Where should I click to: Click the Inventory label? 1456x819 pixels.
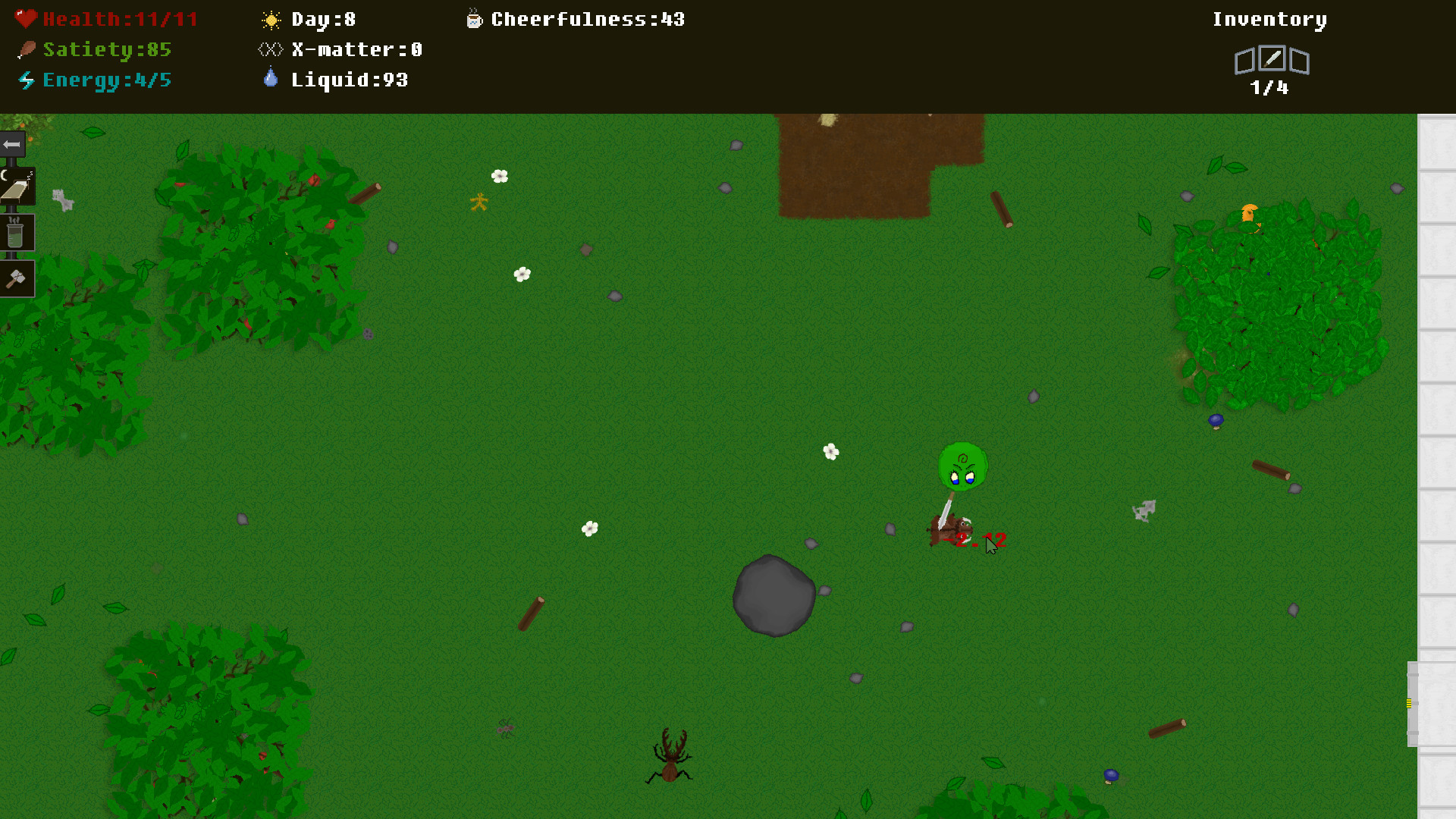coord(1269,19)
